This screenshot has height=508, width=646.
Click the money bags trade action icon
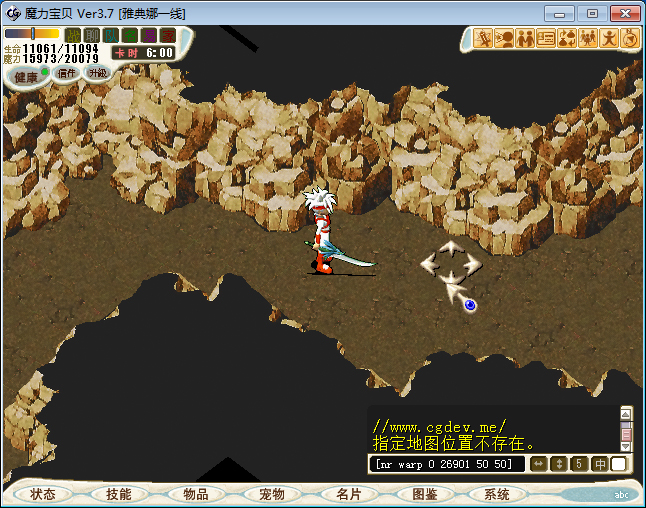click(x=566, y=39)
